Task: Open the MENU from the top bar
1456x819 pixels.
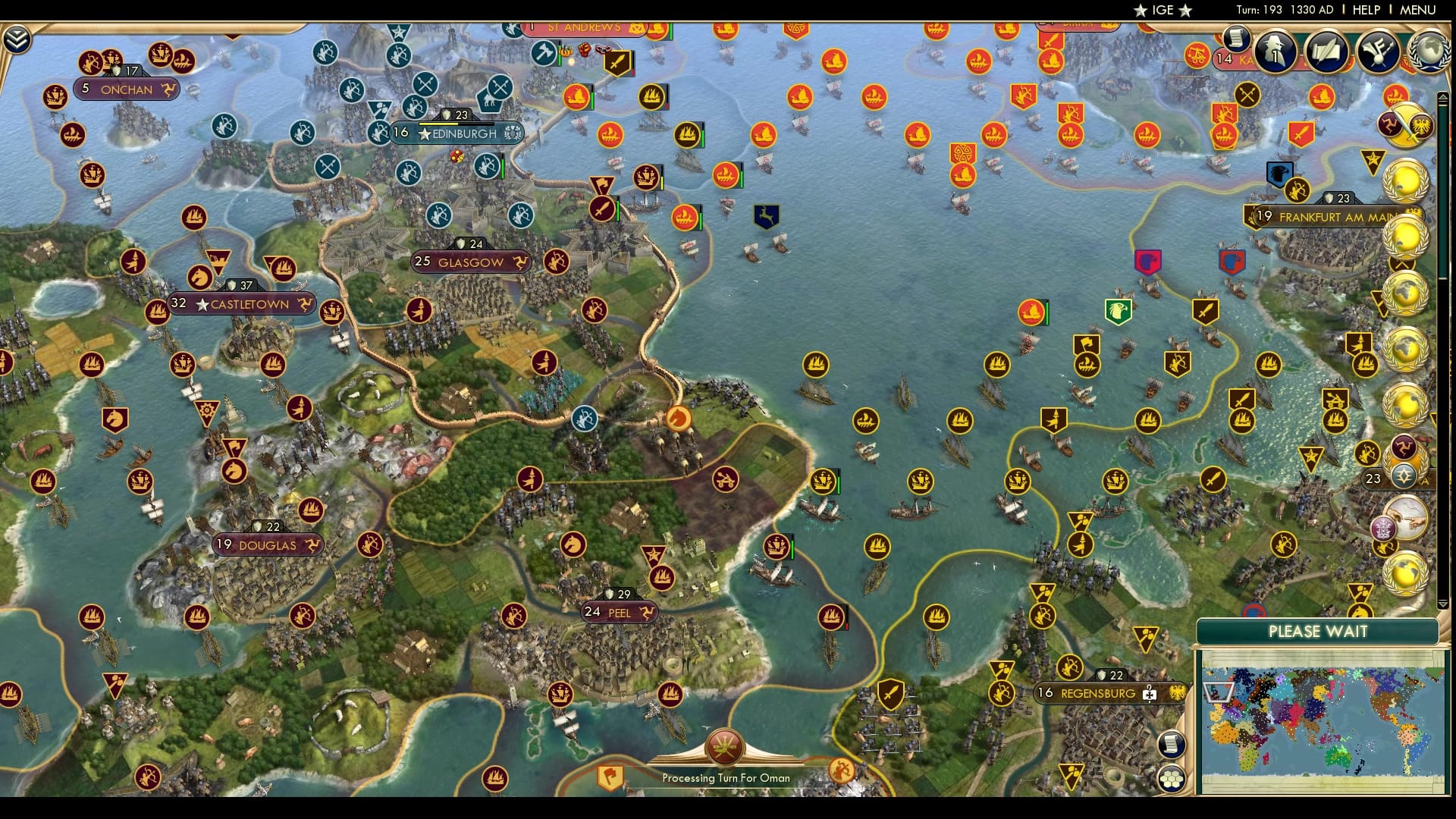Action: [1417, 11]
